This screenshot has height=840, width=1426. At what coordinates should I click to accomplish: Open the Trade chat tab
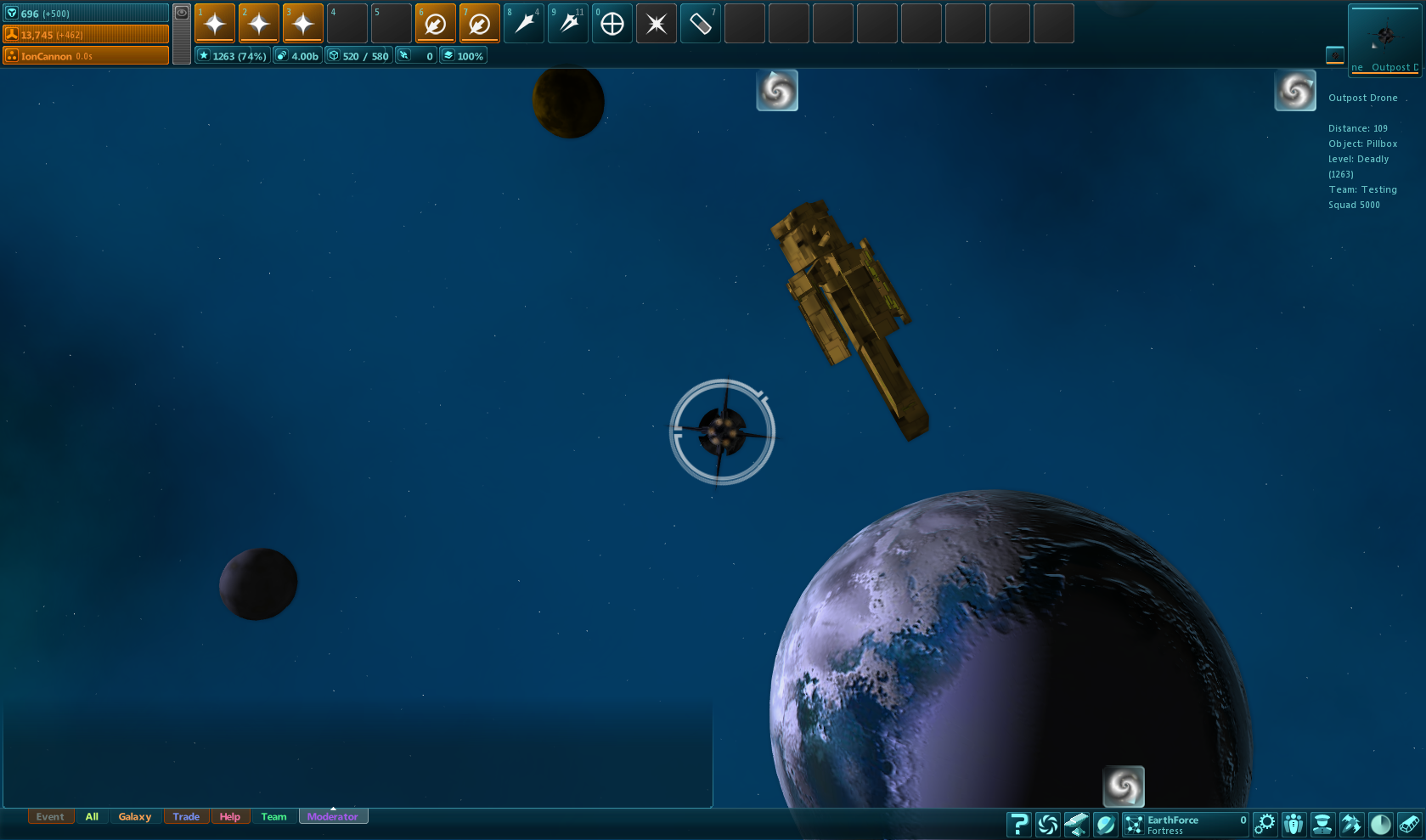186,817
